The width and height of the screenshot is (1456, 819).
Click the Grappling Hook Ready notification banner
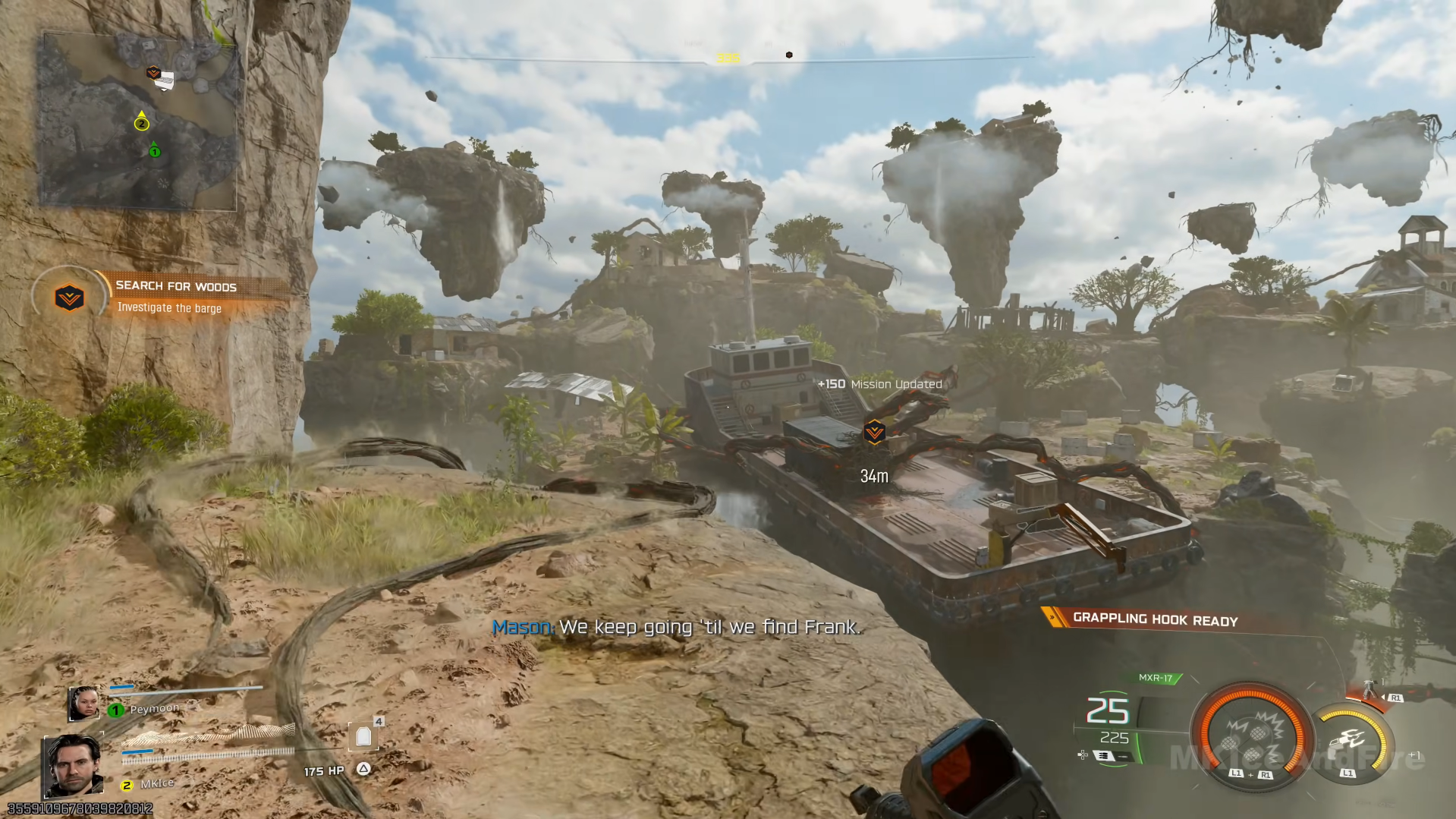tap(1154, 619)
